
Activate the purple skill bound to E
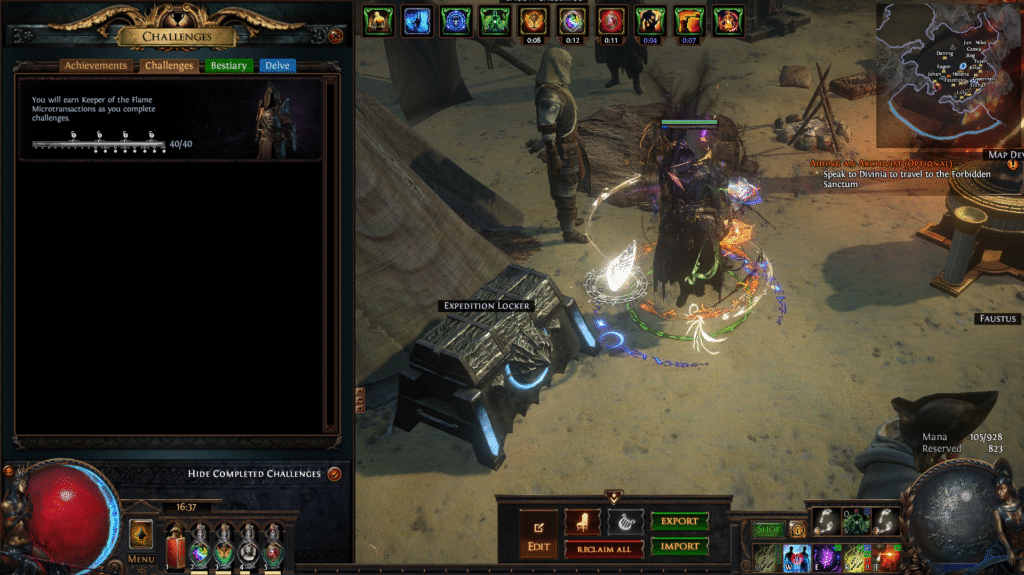pos(827,558)
